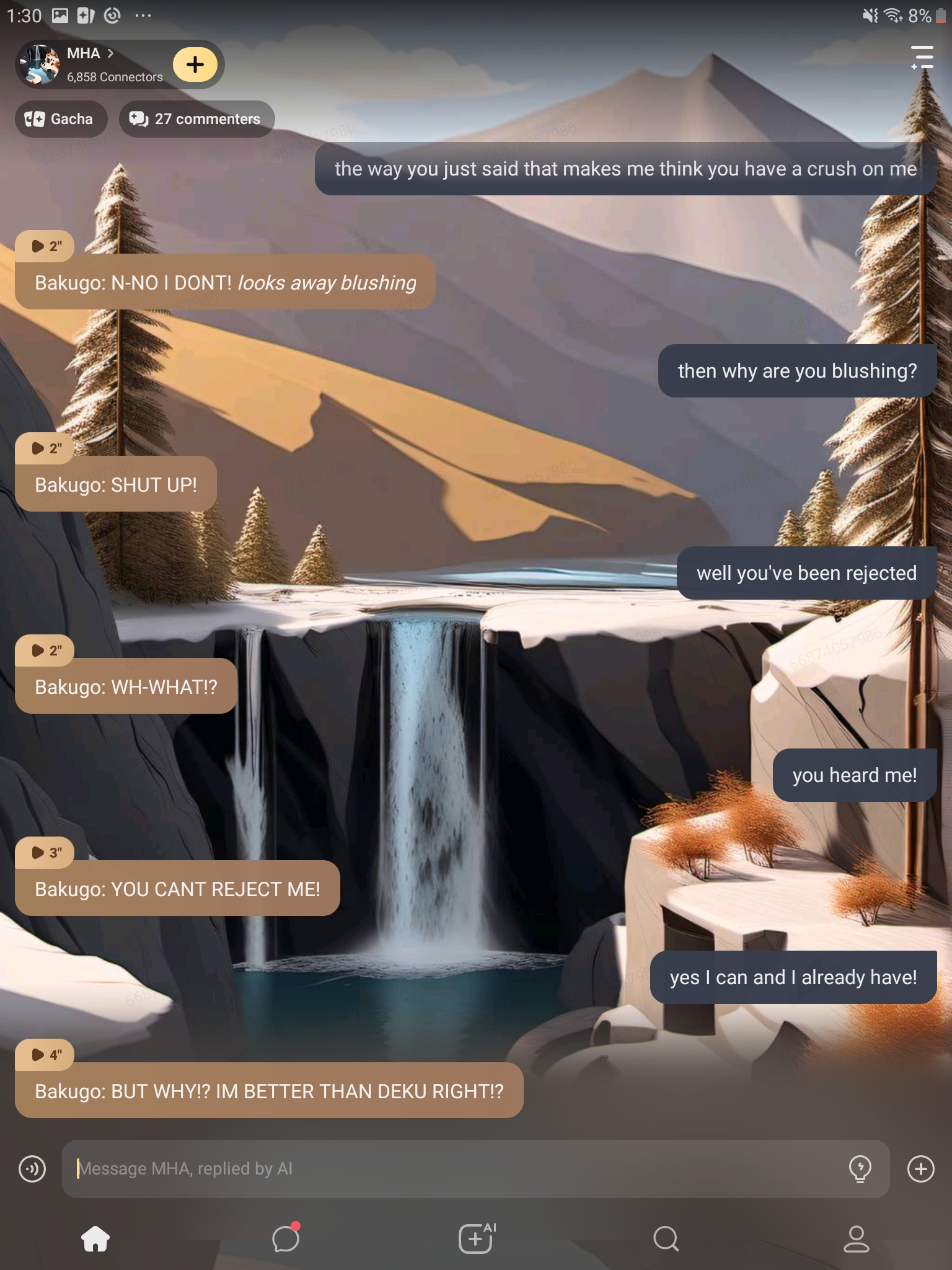Activate the voice input button
The height and width of the screenshot is (1270, 952).
coord(32,1169)
